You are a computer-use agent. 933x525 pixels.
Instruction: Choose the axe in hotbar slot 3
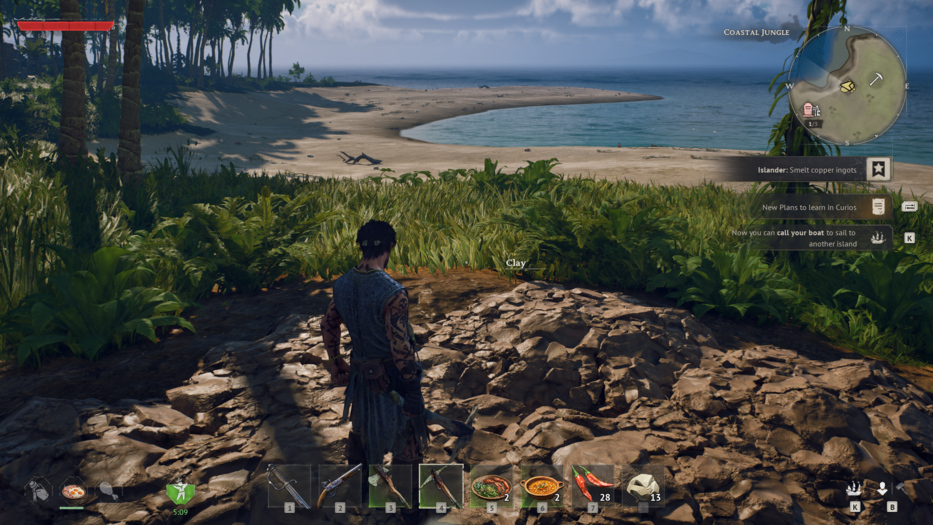(390, 487)
